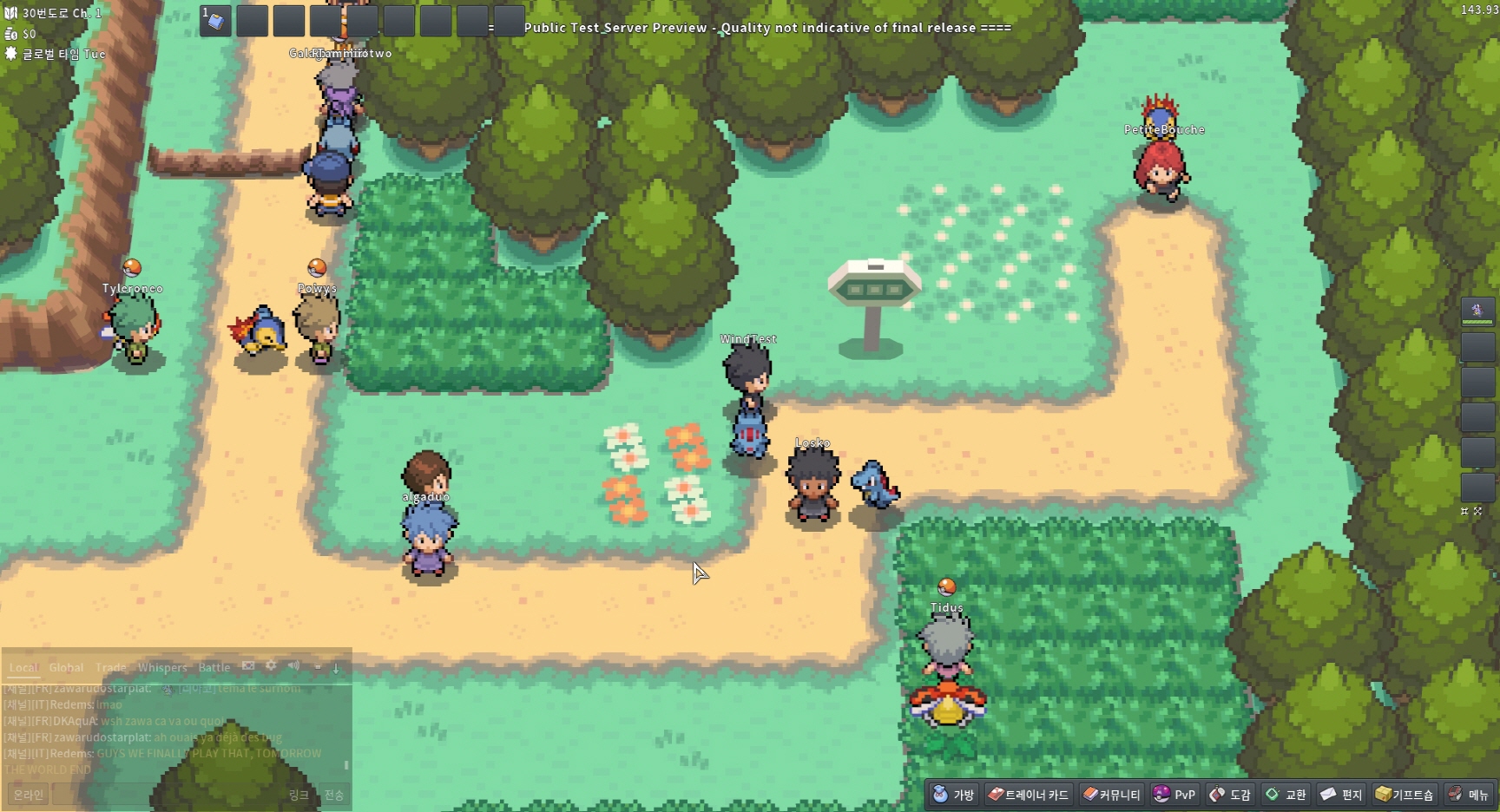Open the Trade (교환) window
The image size is (1500, 812).
coord(1286,794)
